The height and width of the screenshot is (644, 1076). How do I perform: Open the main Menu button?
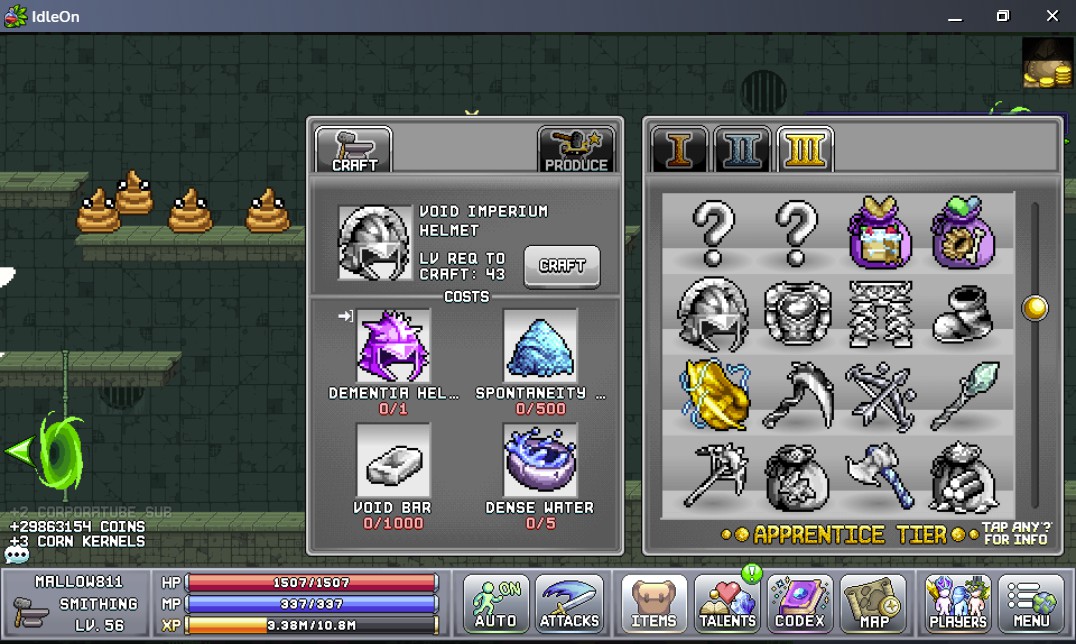click(1031, 603)
